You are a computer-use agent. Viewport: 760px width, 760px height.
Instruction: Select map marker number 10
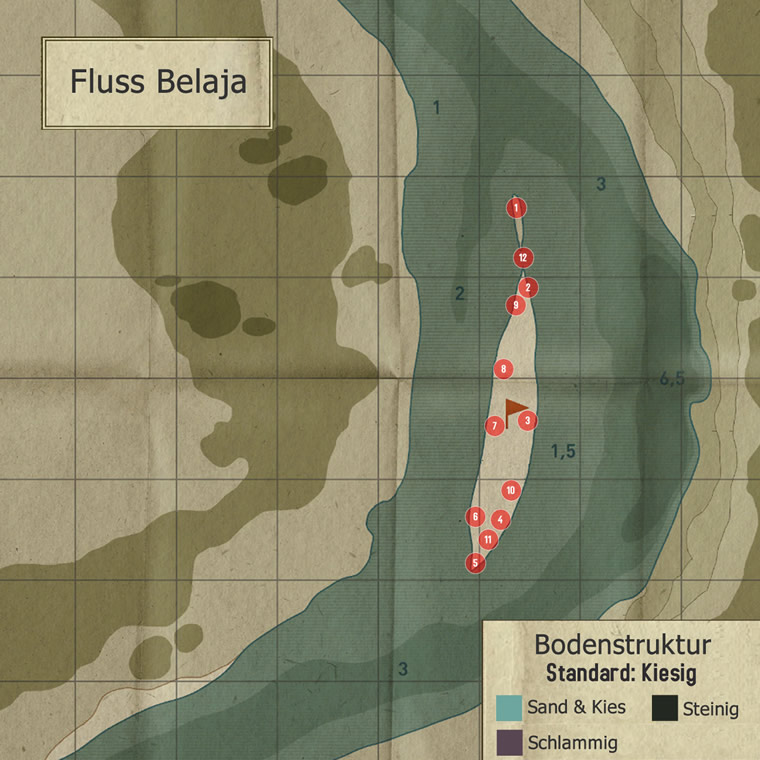(511, 490)
